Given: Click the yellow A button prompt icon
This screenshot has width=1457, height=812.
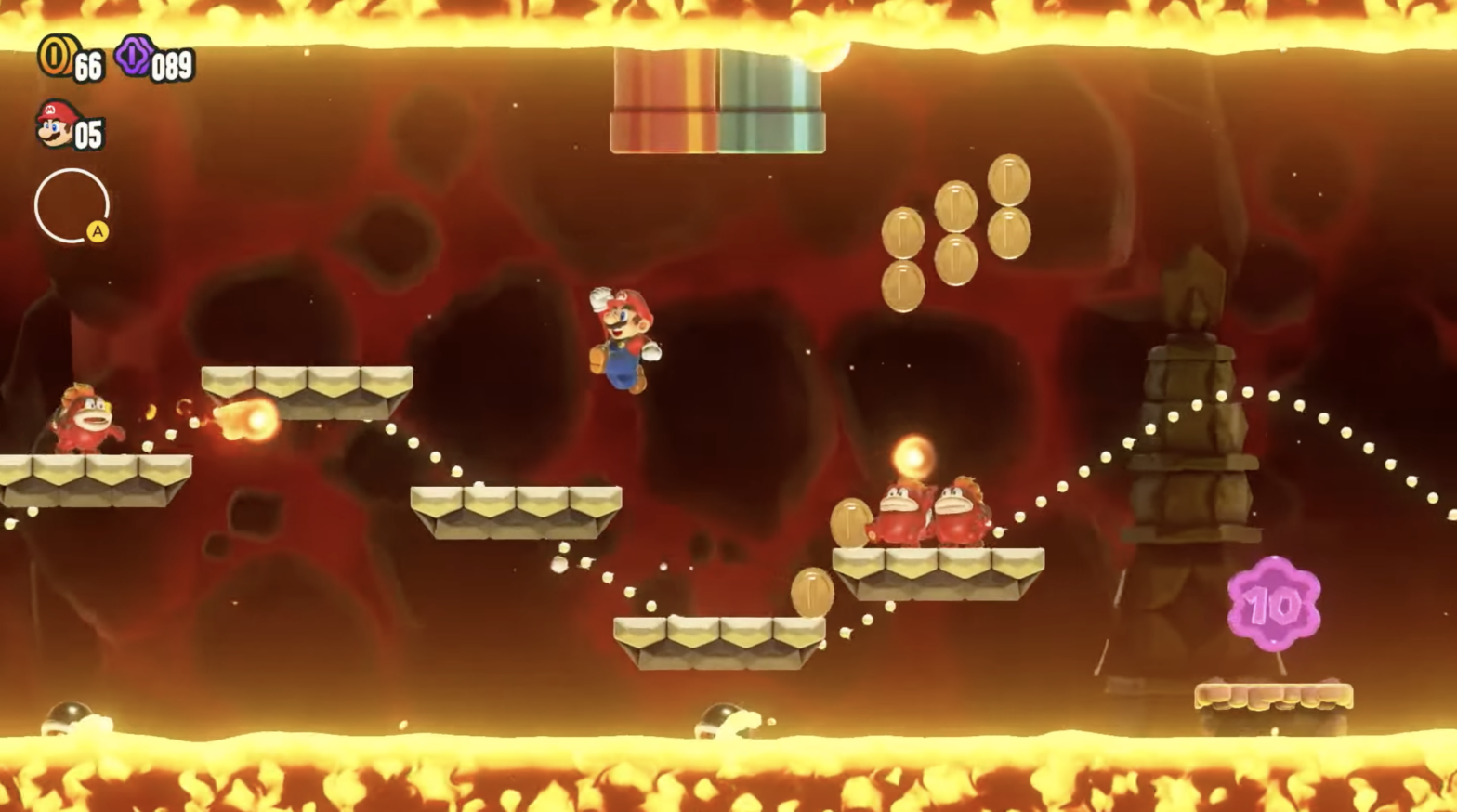Looking at the screenshot, I should point(97,232).
